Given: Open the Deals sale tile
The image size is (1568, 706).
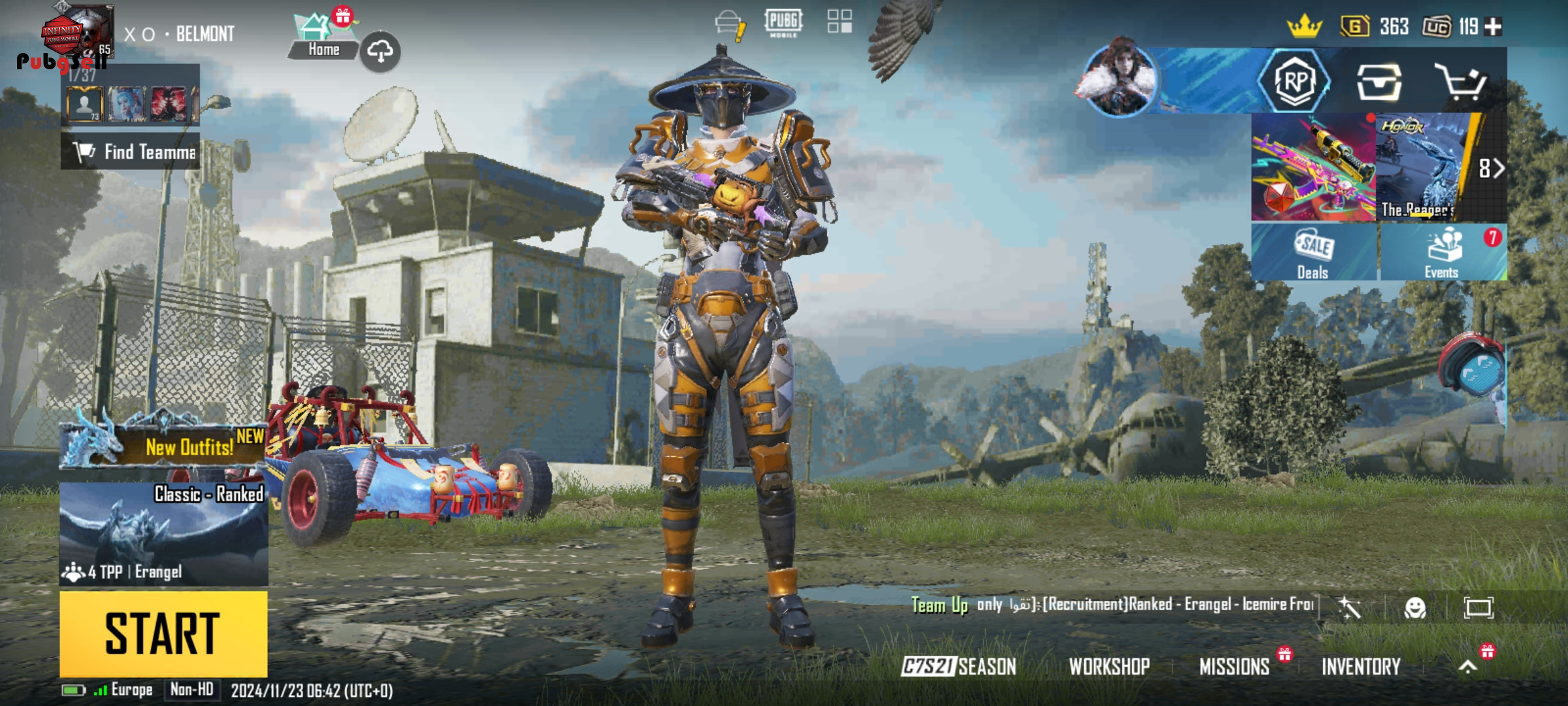Looking at the screenshot, I should pyautogui.click(x=1313, y=252).
